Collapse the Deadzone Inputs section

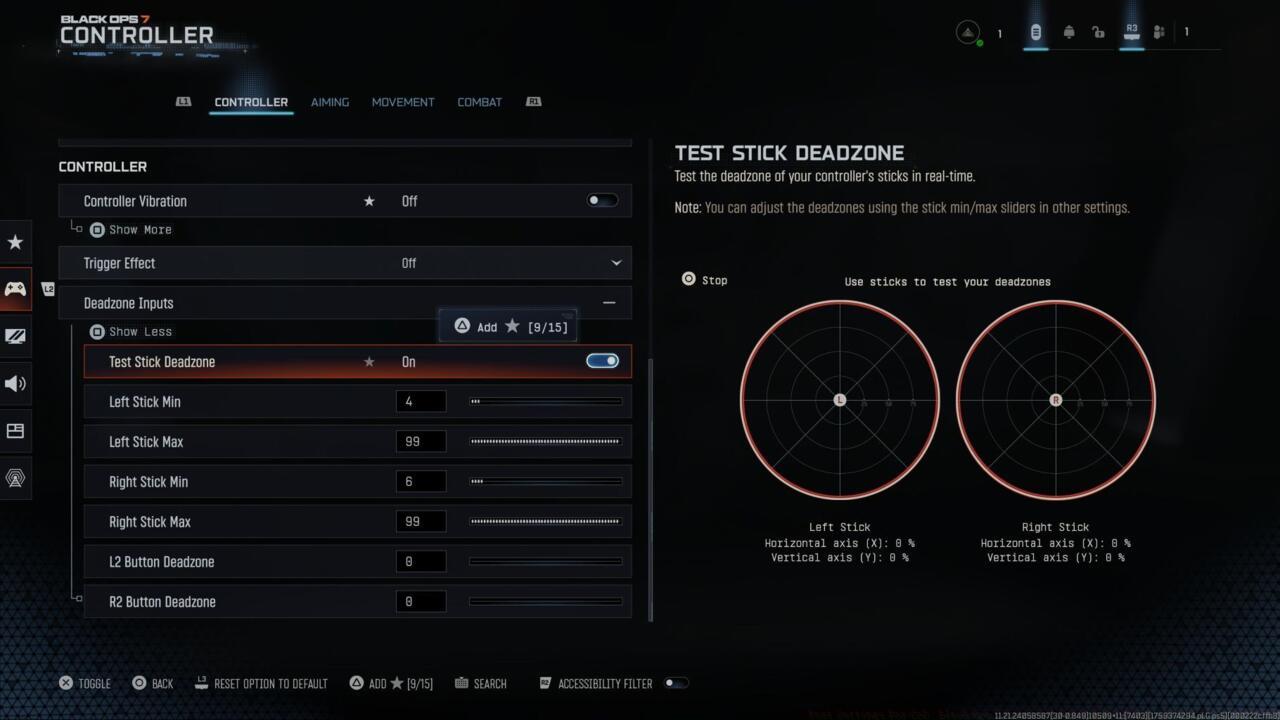(608, 302)
